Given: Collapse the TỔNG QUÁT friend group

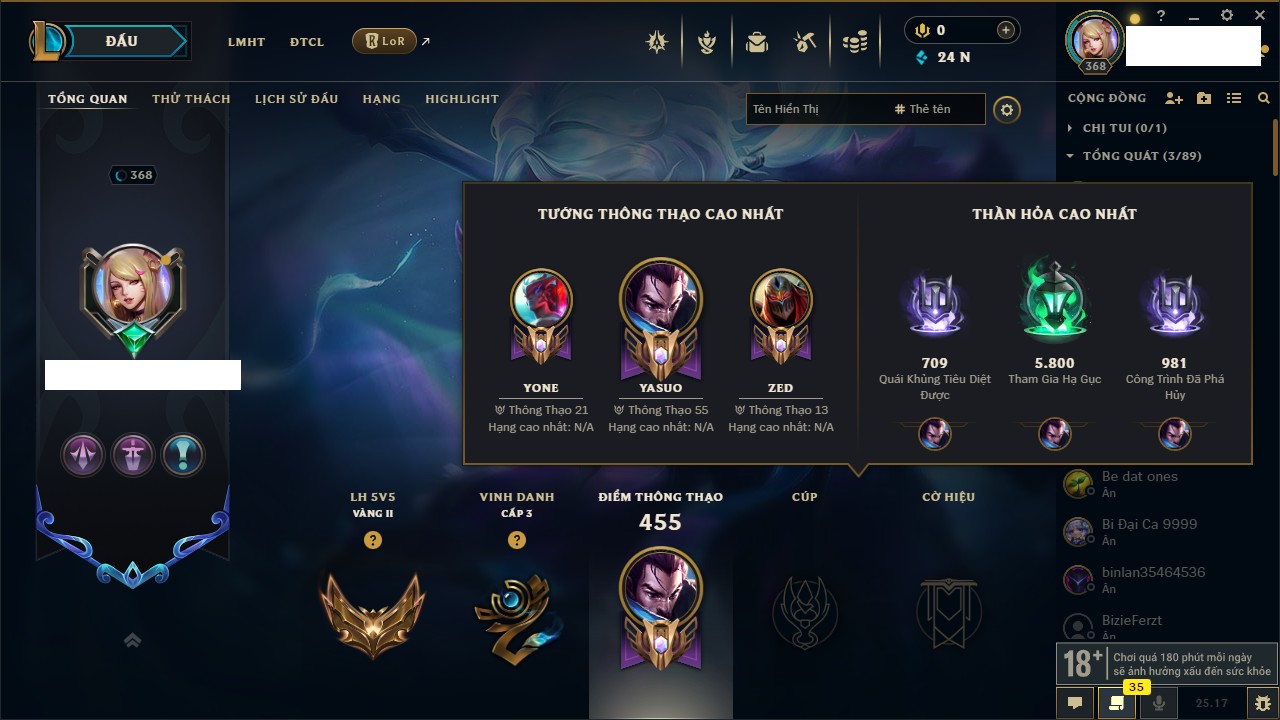Looking at the screenshot, I should tap(1070, 156).
